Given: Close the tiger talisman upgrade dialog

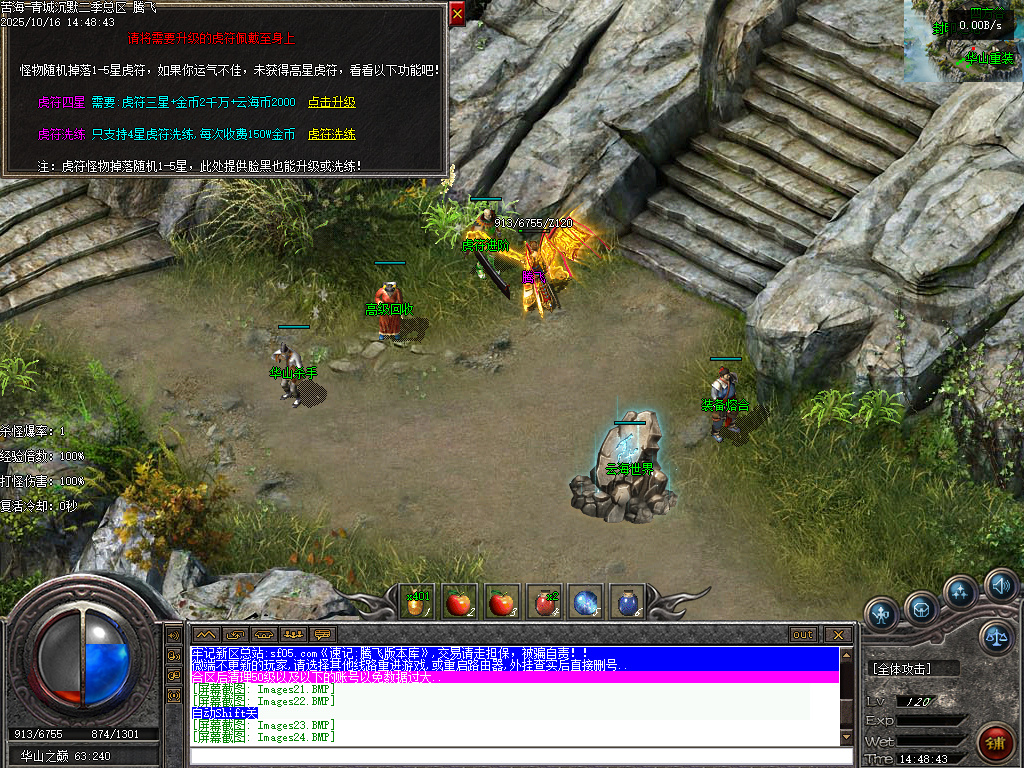Looking at the screenshot, I should 457,14.
